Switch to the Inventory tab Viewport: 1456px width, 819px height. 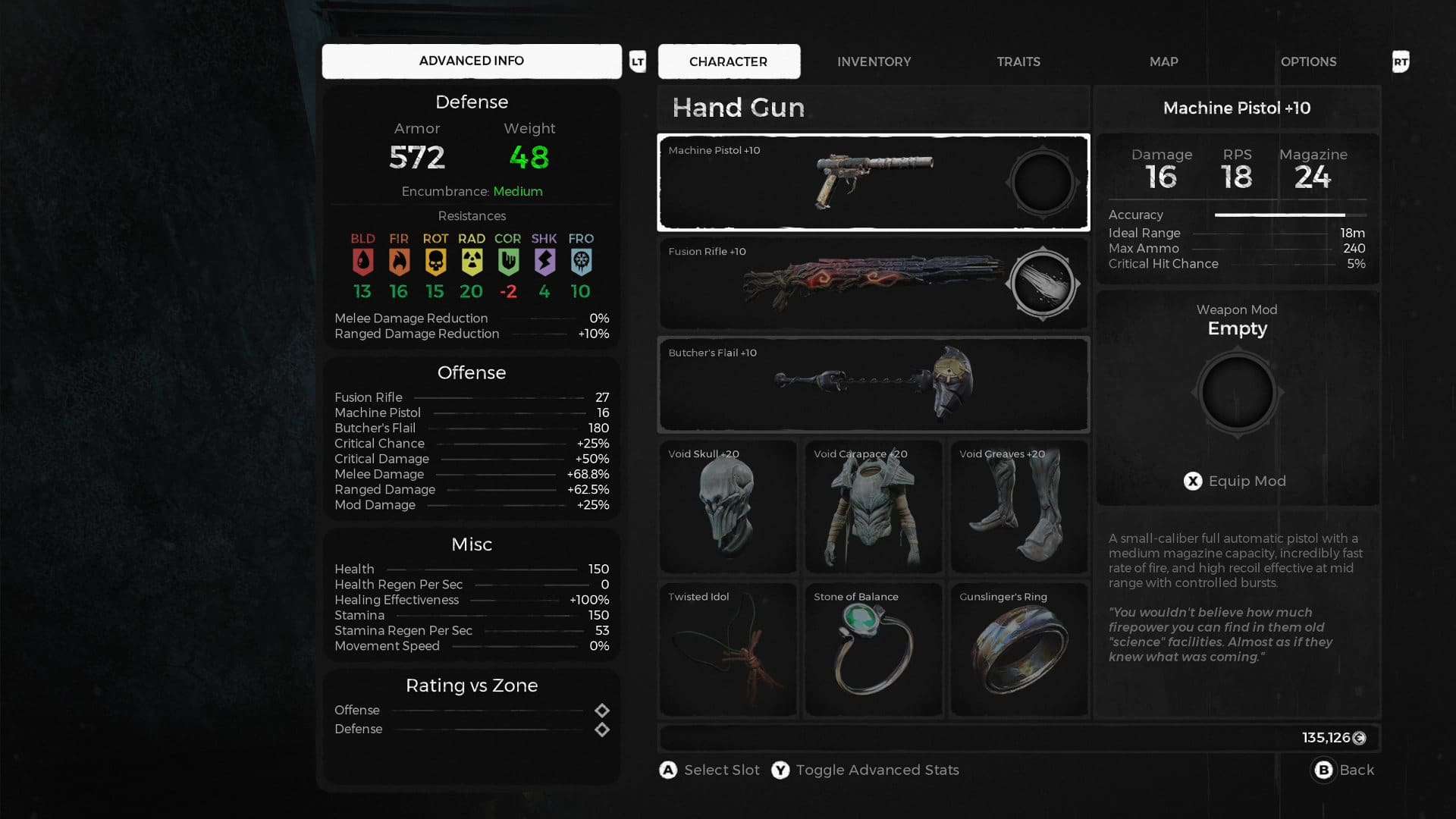click(874, 61)
